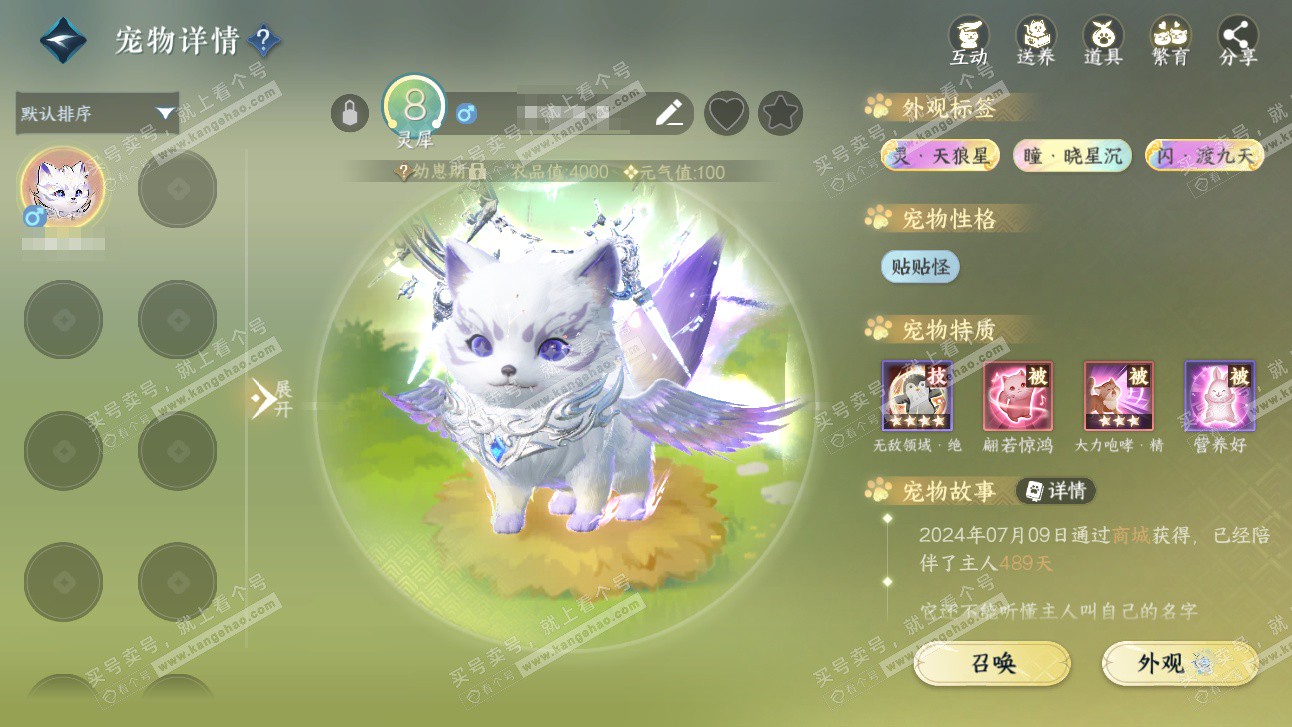Click the star mark button
Image resolution: width=1292 pixels, height=727 pixels.
[x=780, y=113]
